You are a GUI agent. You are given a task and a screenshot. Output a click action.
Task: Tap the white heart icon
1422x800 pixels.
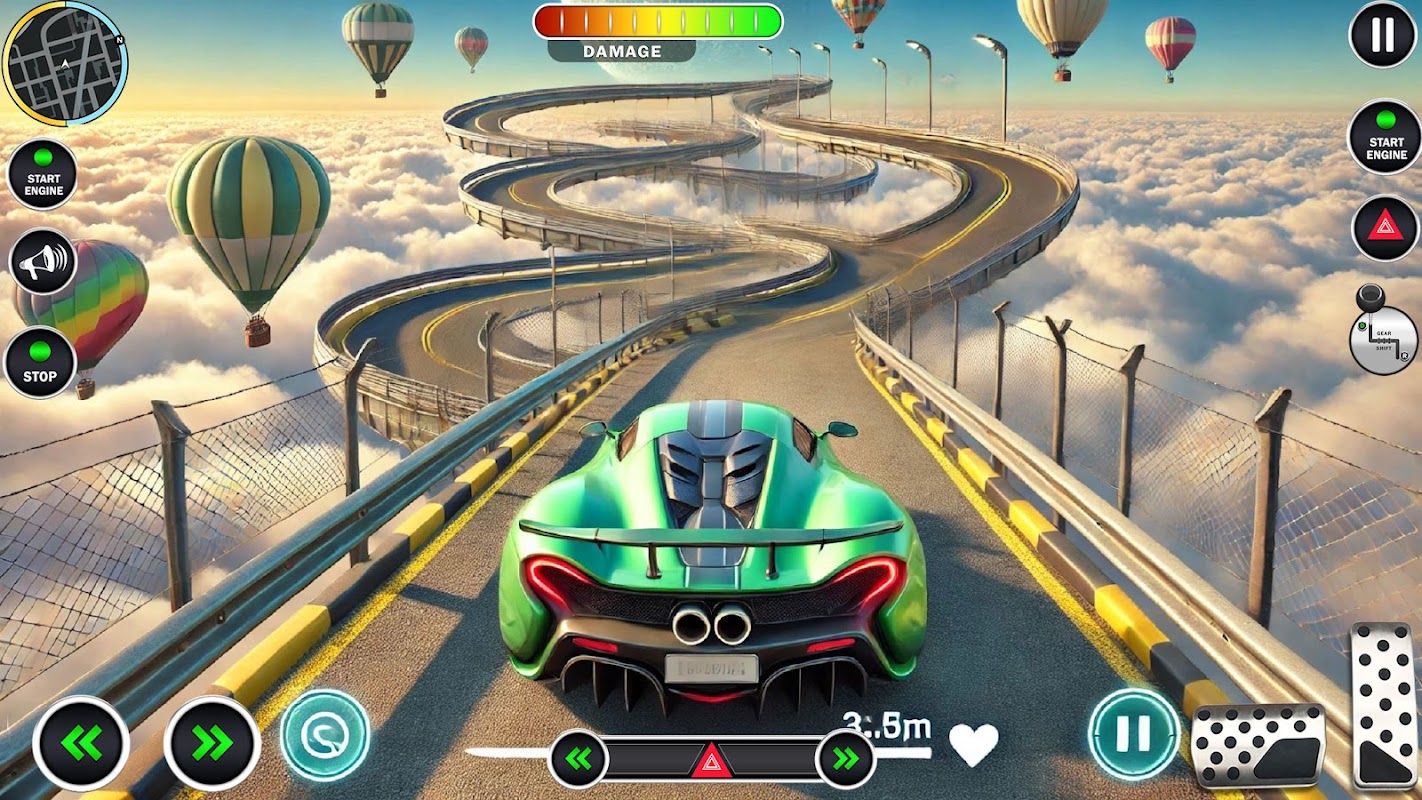point(973,744)
